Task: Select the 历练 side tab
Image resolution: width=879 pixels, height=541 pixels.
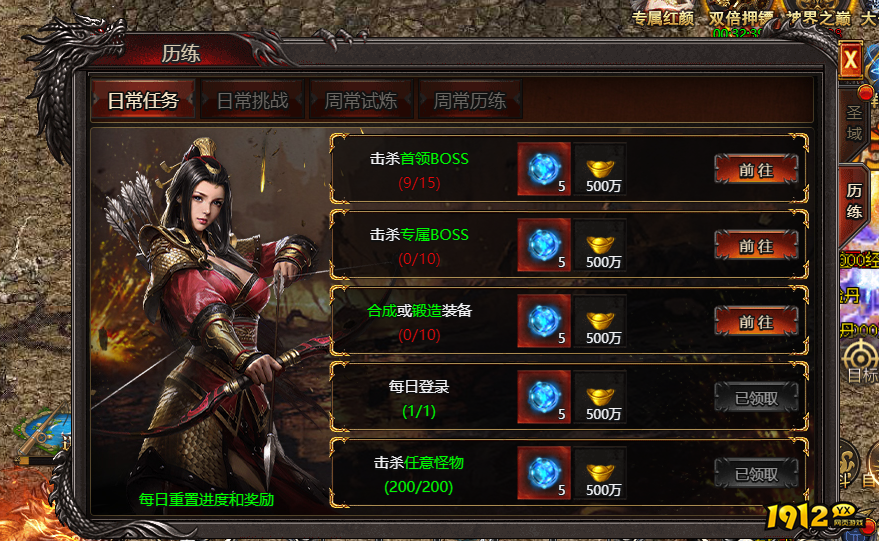Action: 855,200
